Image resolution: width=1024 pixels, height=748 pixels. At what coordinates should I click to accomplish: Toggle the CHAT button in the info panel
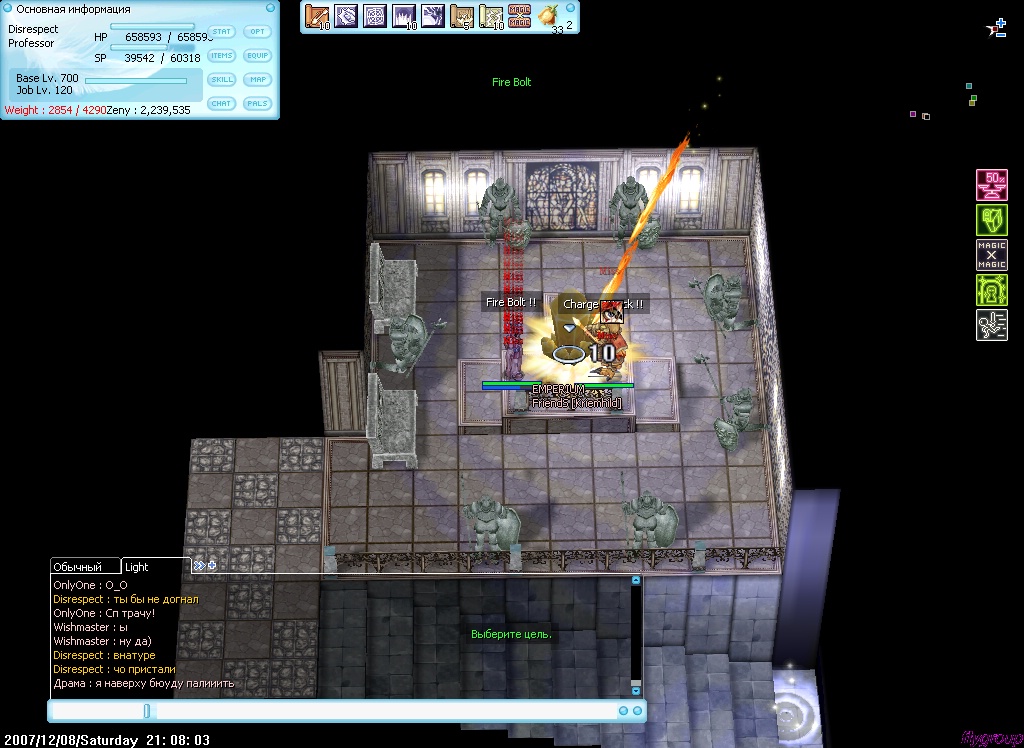point(222,103)
